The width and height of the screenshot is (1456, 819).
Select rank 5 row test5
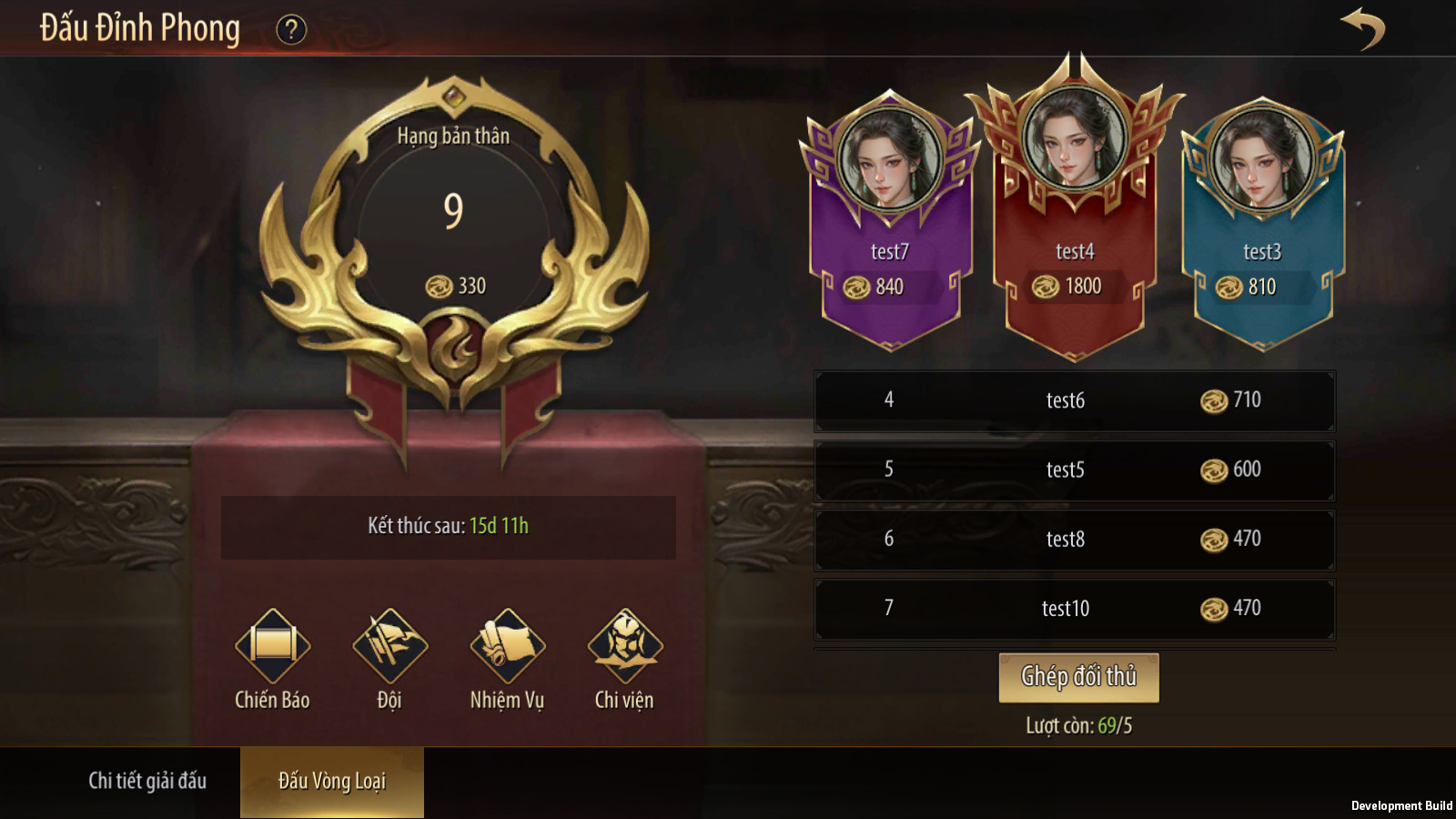coord(1074,470)
